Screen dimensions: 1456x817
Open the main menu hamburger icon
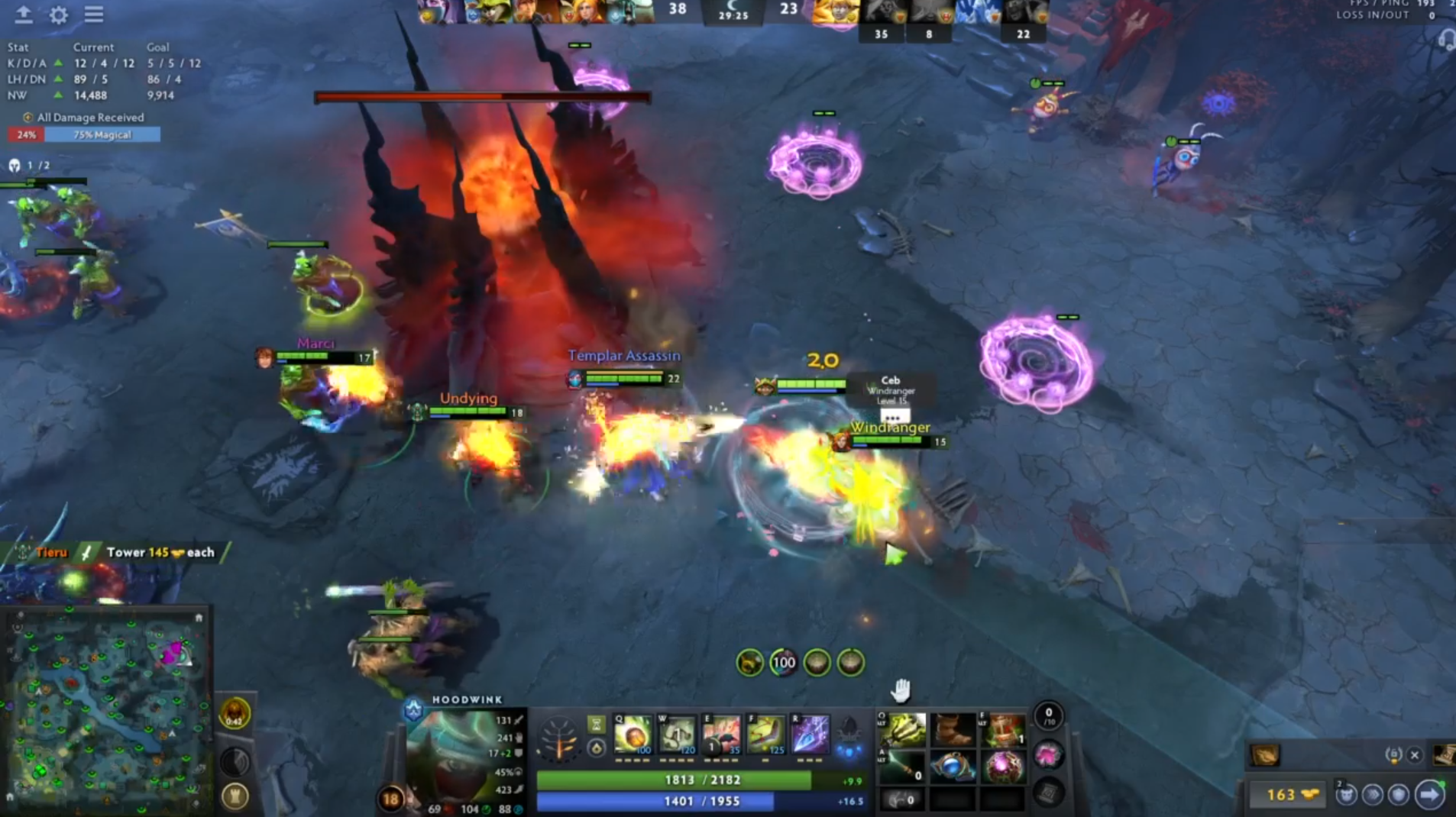tap(93, 15)
